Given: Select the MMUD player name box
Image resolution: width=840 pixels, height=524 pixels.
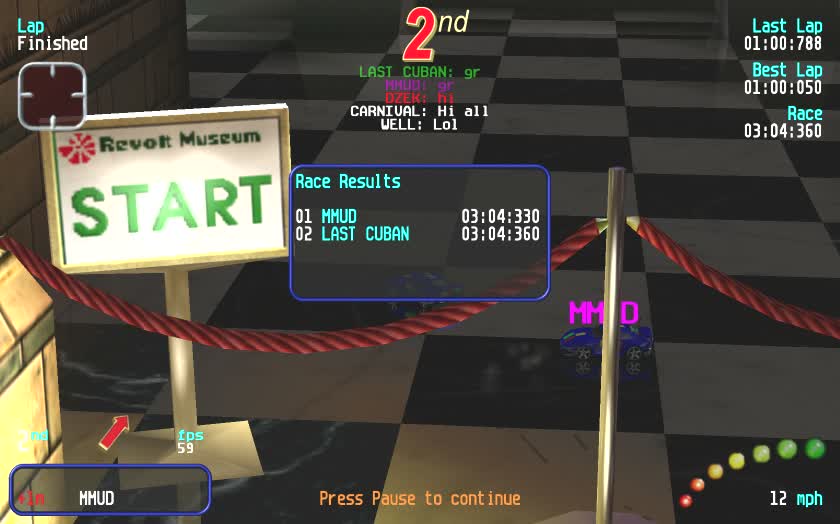Looking at the screenshot, I should (x=111, y=490).
